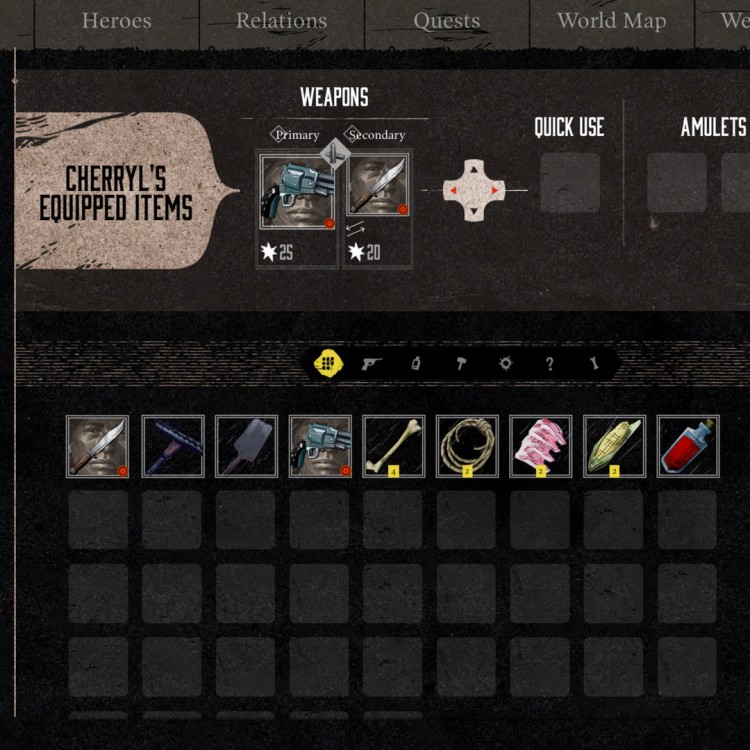Go to the World Map tab
Image resolution: width=750 pixels, height=750 pixels.
click(611, 21)
